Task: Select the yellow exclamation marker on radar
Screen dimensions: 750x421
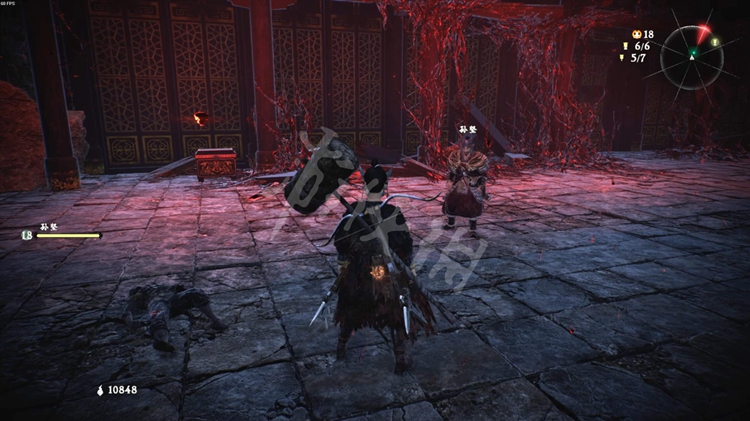Action: [x=714, y=42]
